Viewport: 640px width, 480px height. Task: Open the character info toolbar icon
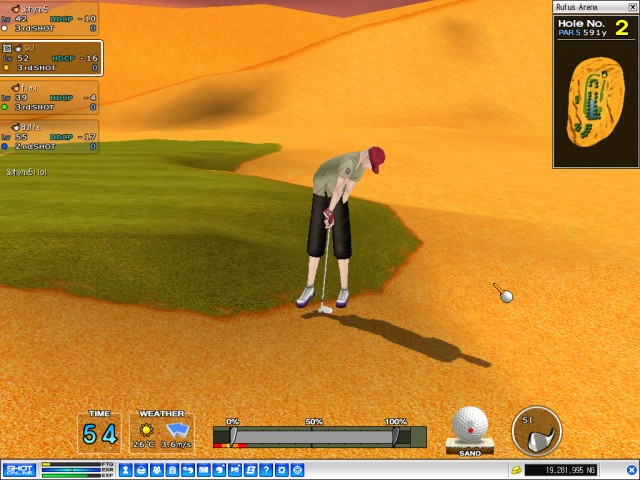click(x=126, y=470)
